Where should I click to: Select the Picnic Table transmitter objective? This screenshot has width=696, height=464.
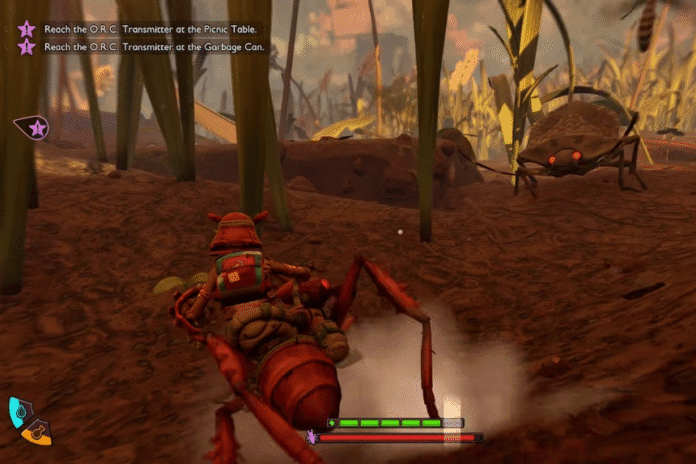(149, 29)
